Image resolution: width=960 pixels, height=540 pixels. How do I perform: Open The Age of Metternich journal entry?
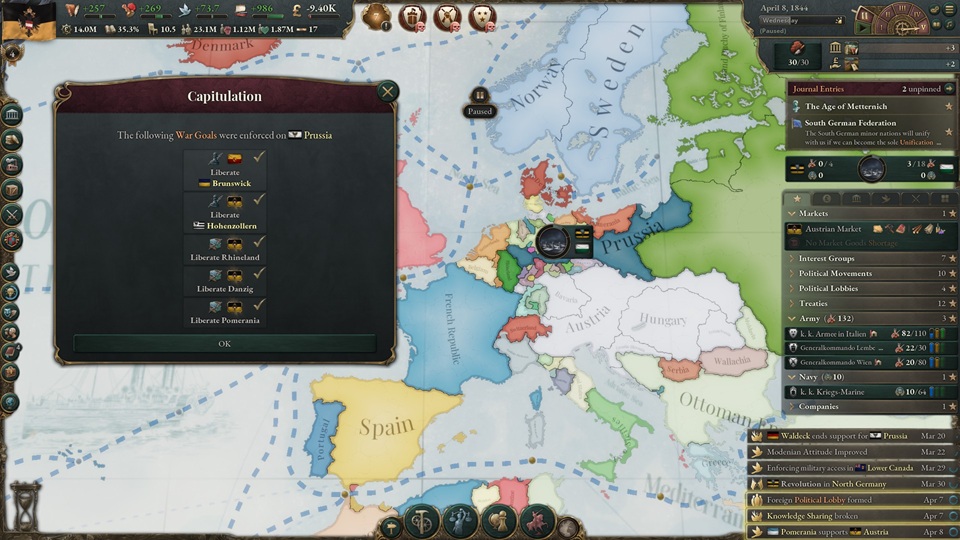(850, 106)
